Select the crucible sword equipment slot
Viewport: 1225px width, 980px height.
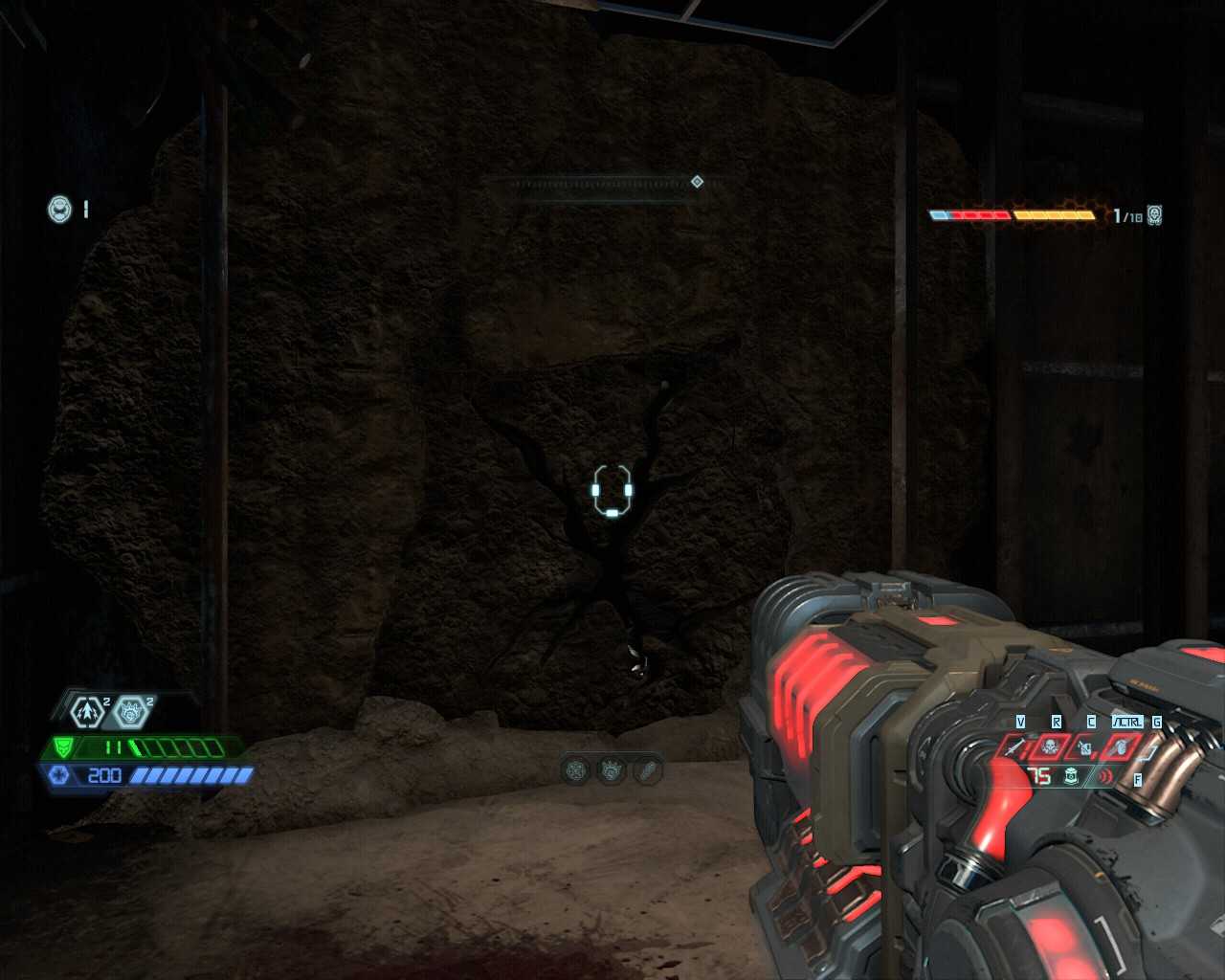1015,746
